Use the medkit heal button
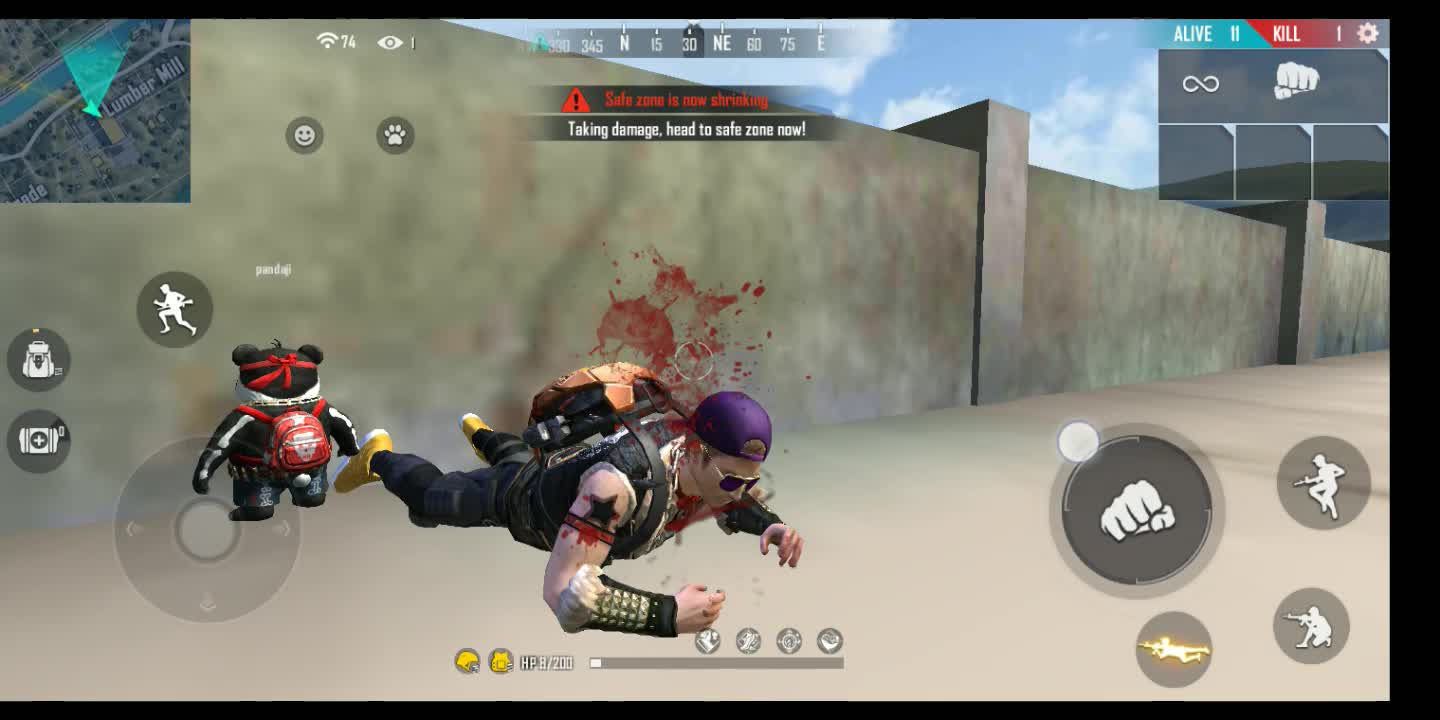This screenshot has width=1440, height=720. (x=38, y=440)
